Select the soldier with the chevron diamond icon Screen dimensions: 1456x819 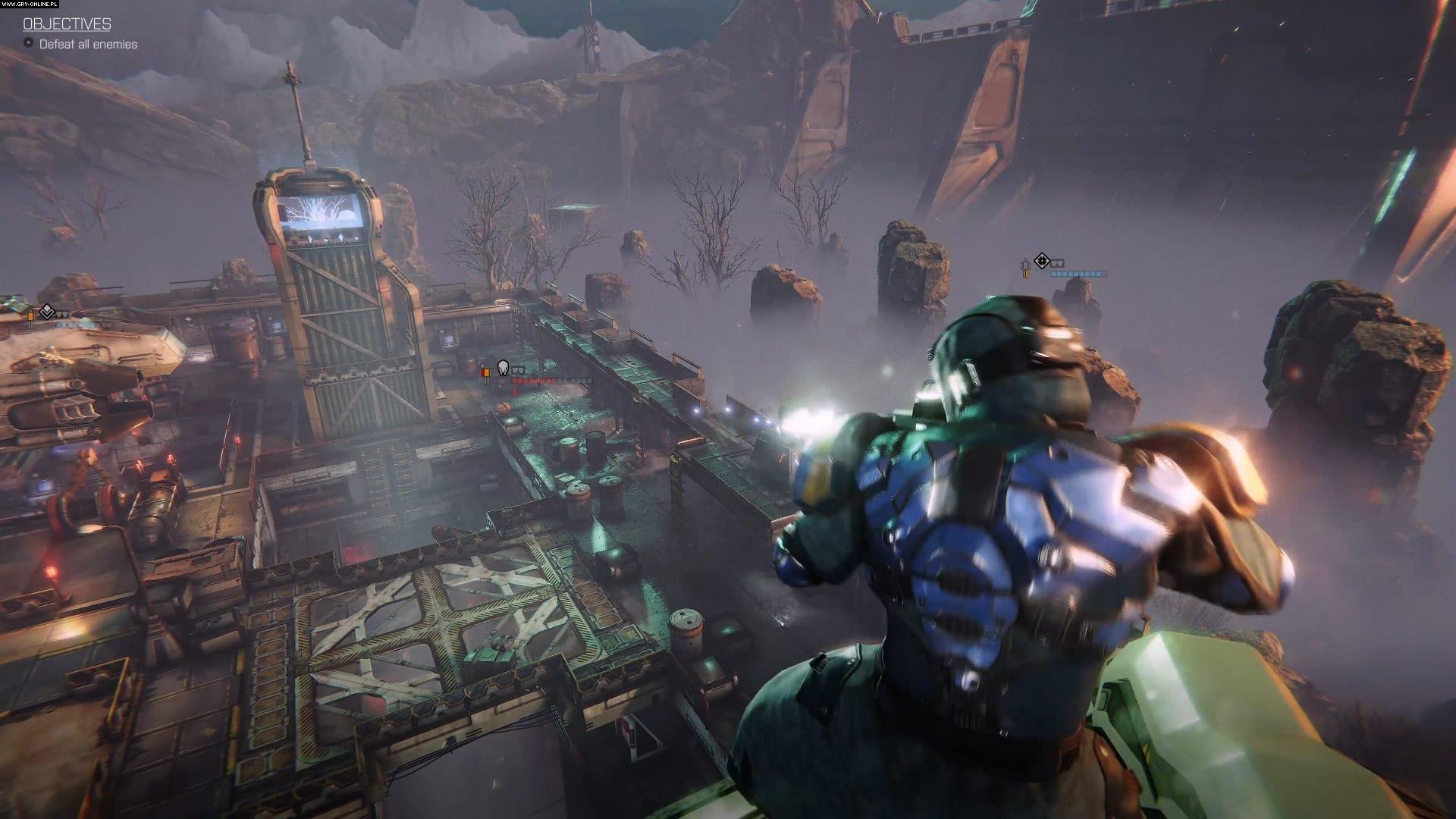(46, 312)
